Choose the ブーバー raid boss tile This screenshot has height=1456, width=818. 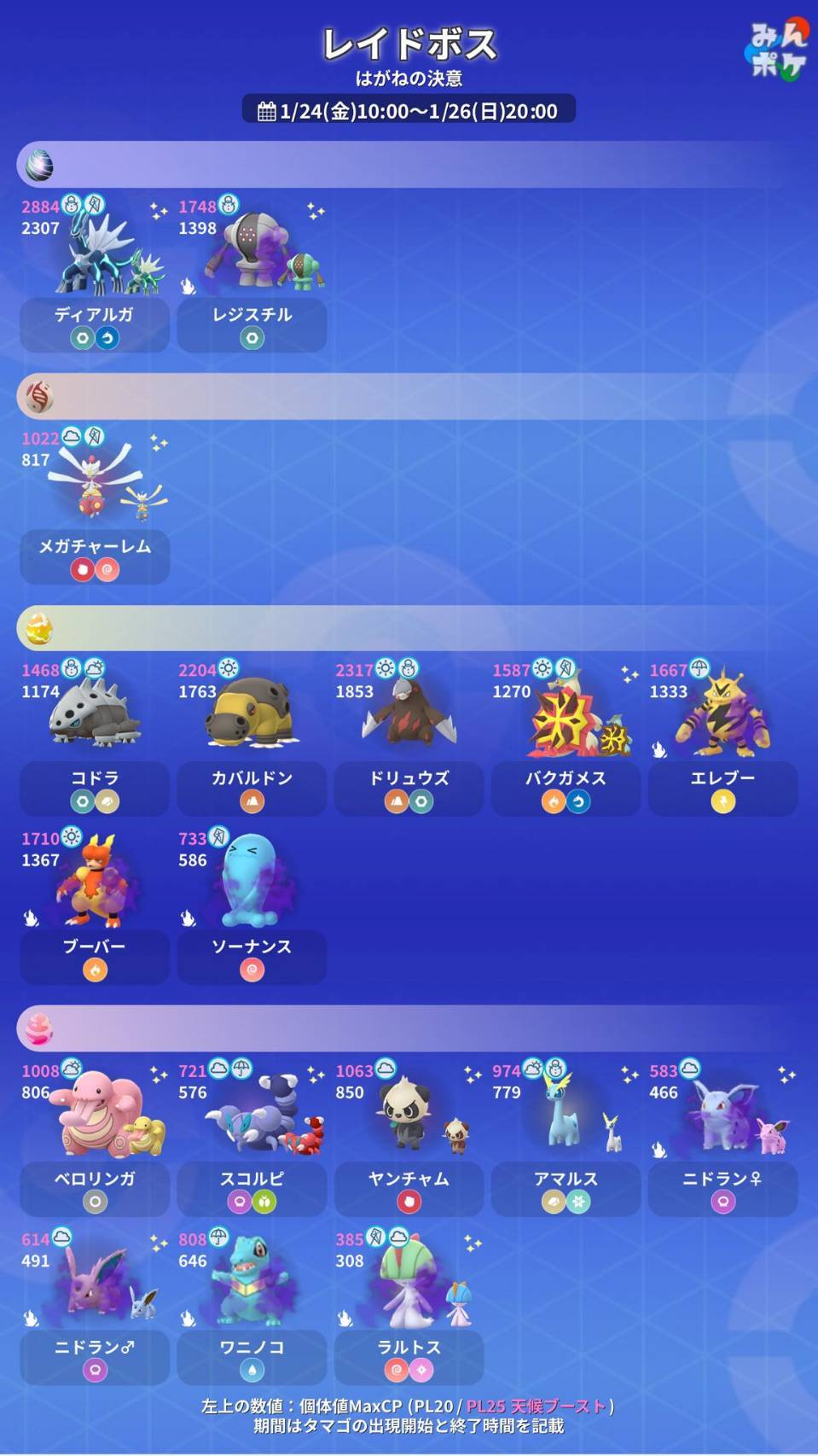coord(94,906)
